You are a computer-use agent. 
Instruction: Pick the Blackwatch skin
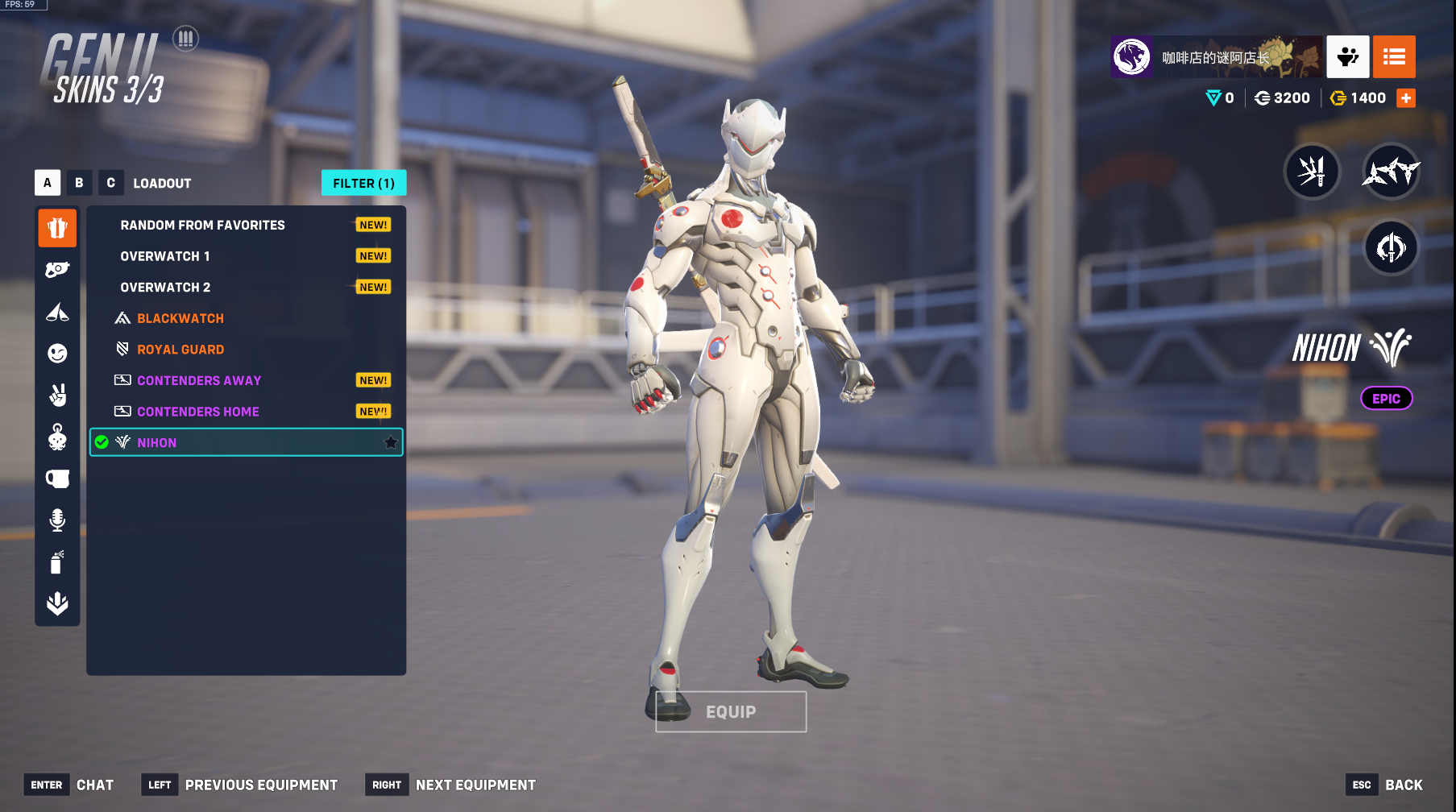click(180, 319)
